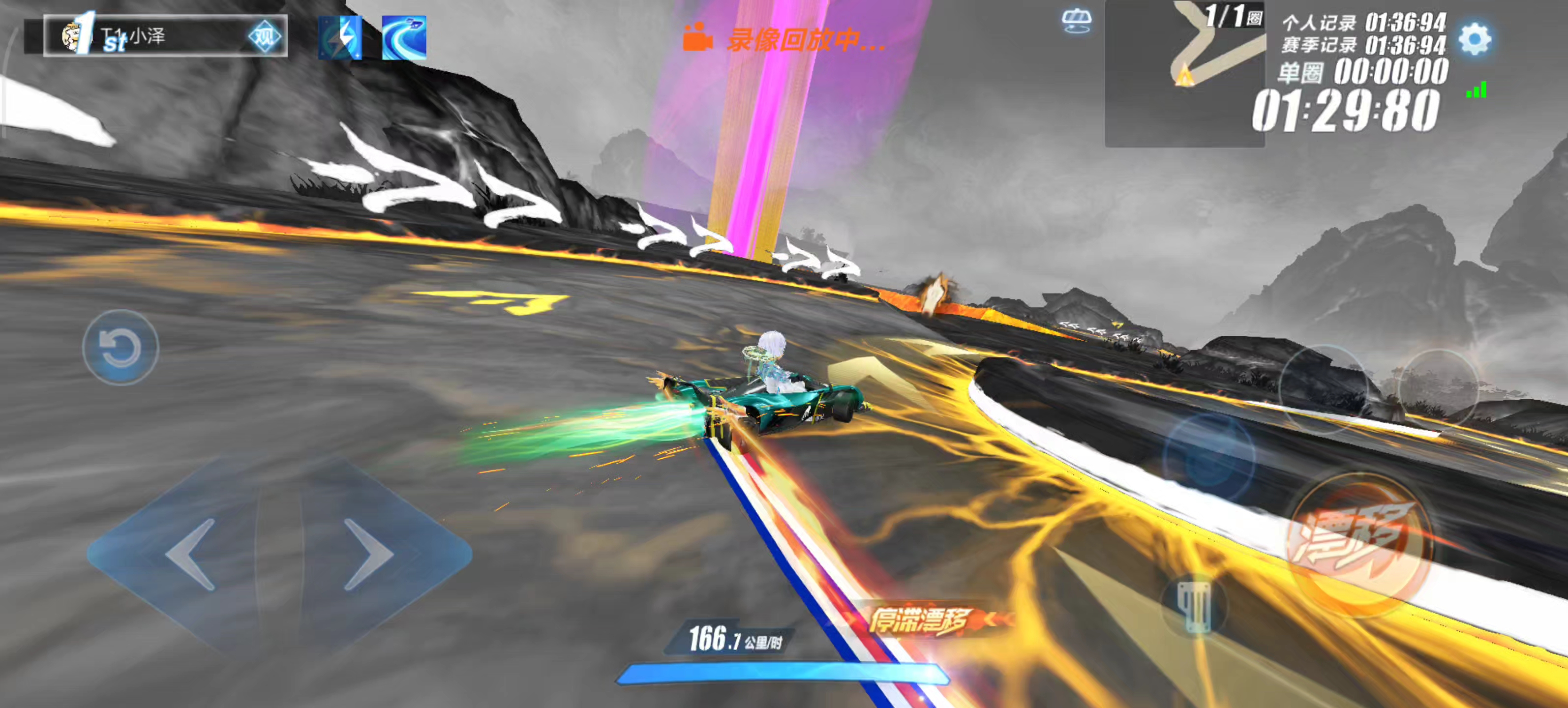Click the circular reset arrow button
The height and width of the screenshot is (708, 1568).
click(x=120, y=348)
